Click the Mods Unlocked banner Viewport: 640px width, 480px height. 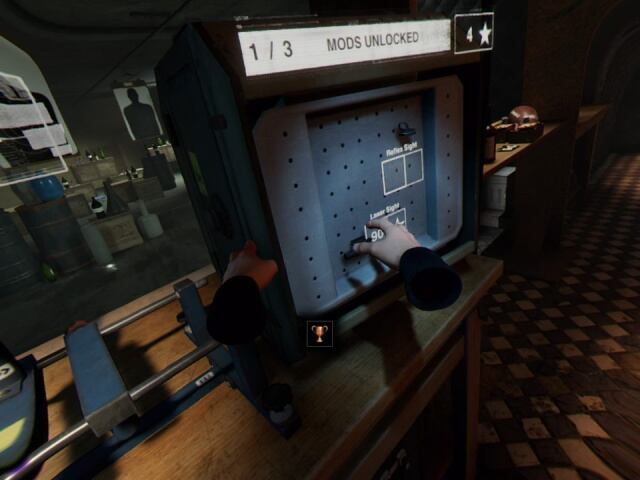(x=343, y=46)
